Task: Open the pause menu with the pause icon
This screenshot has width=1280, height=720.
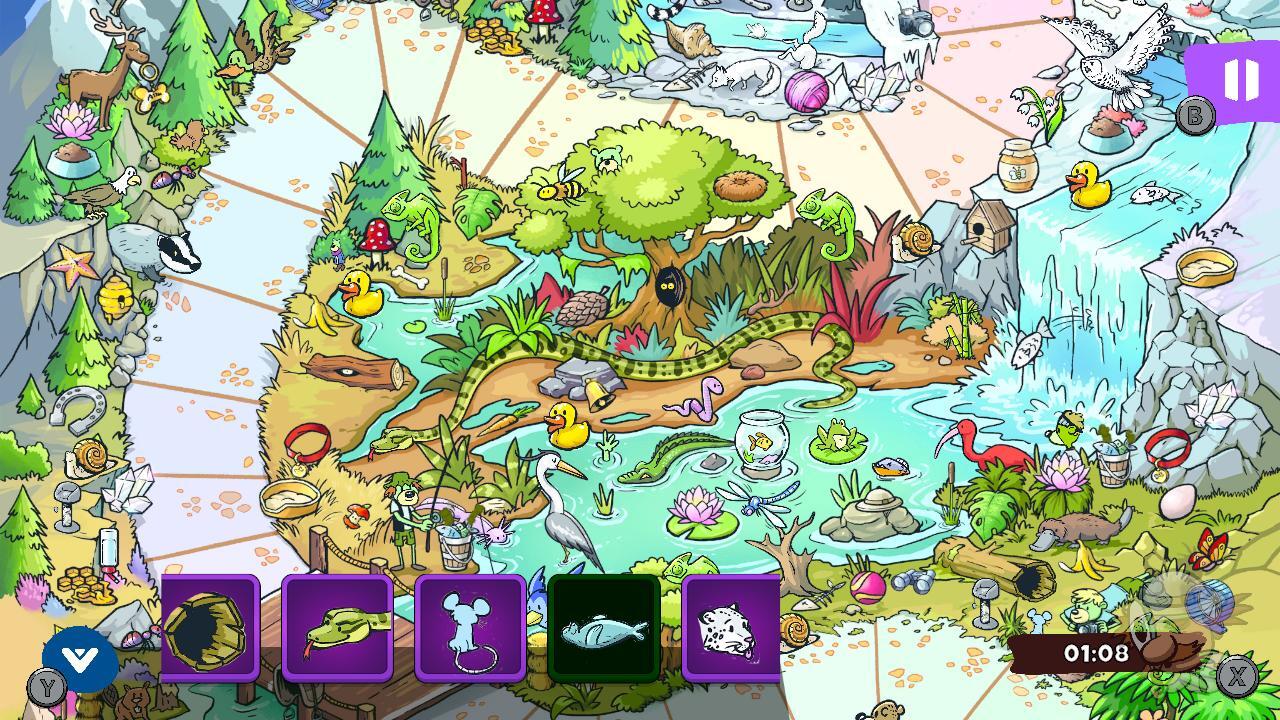Action: [x=1240, y=78]
